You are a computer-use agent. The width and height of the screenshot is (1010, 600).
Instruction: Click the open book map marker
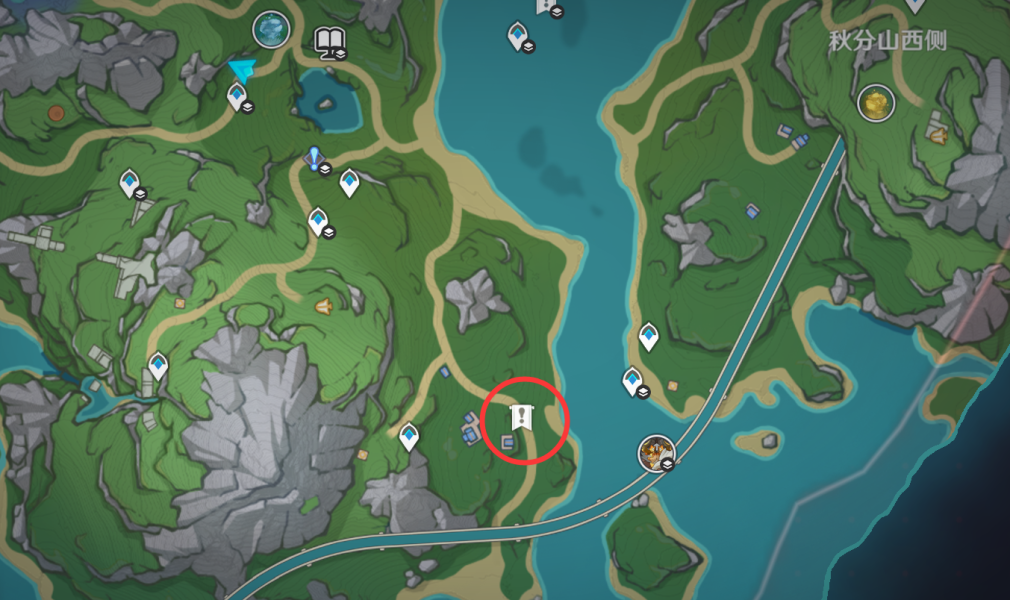329,40
